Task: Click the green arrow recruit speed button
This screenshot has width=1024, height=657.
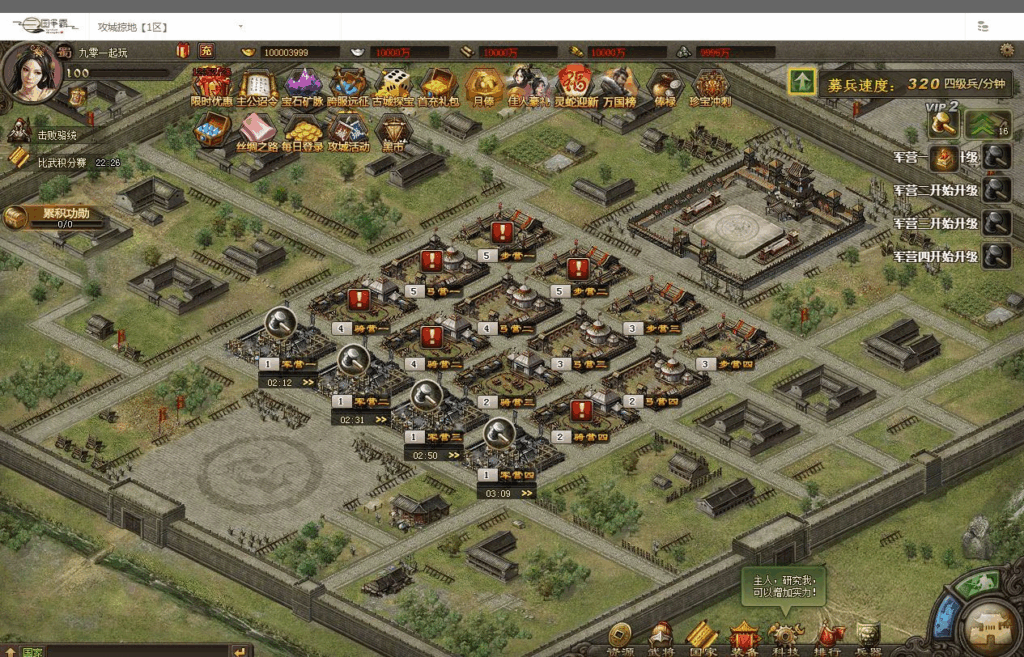Action: [x=802, y=82]
